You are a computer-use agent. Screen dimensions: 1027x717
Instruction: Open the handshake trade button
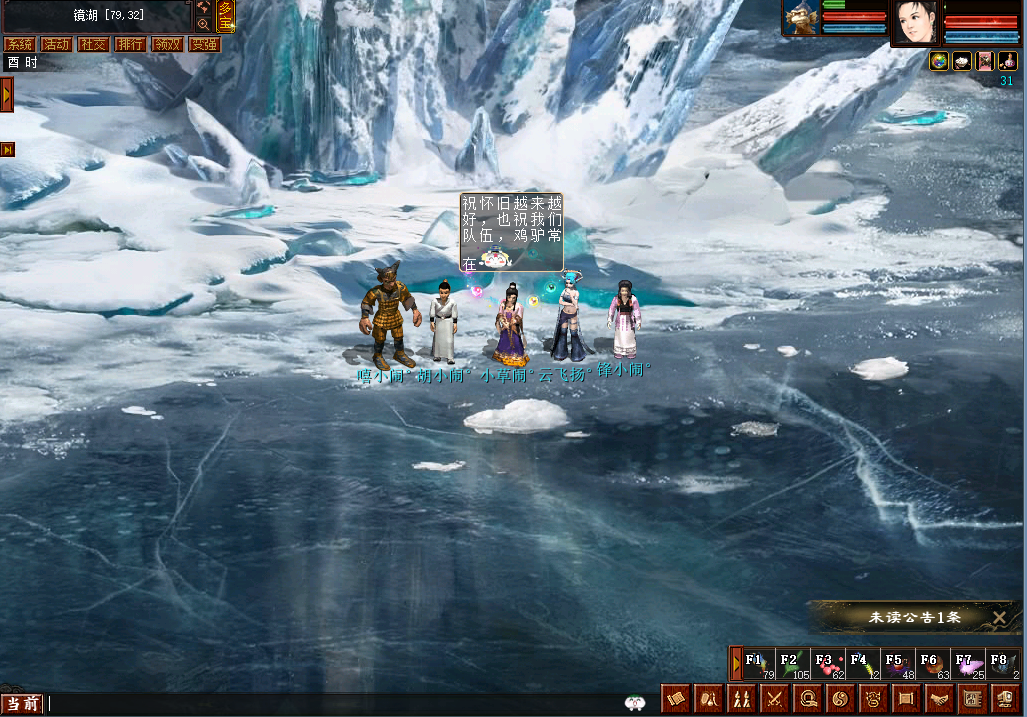pyautogui.click(x=939, y=699)
